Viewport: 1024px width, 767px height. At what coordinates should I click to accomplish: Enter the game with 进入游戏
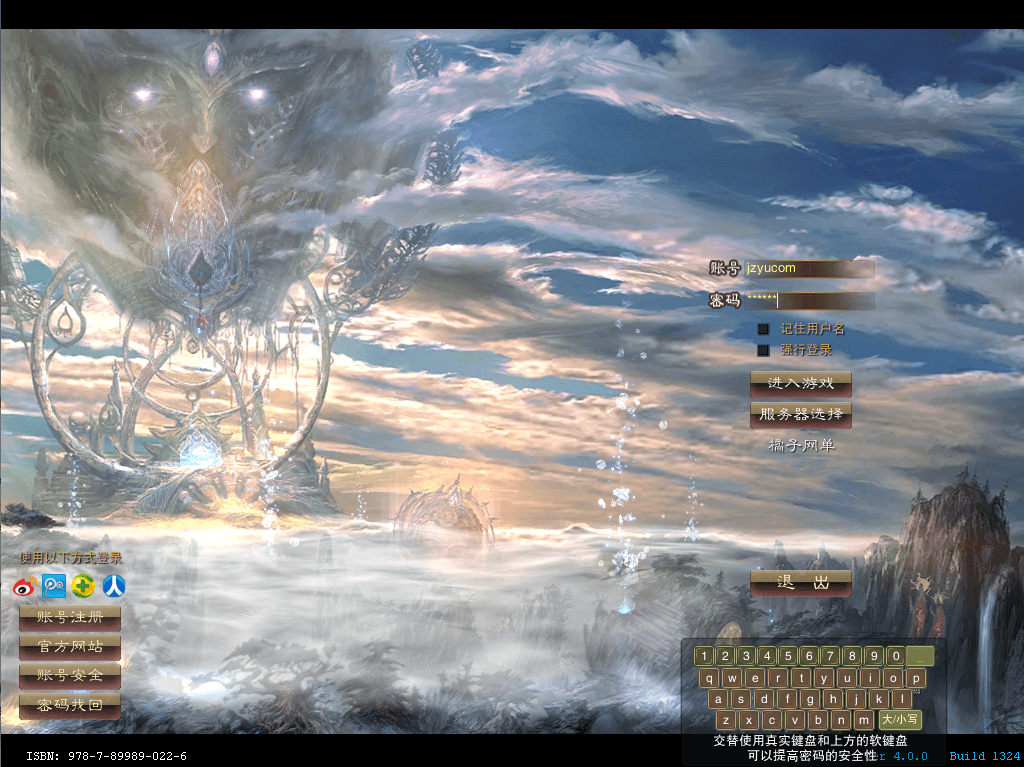tap(800, 384)
